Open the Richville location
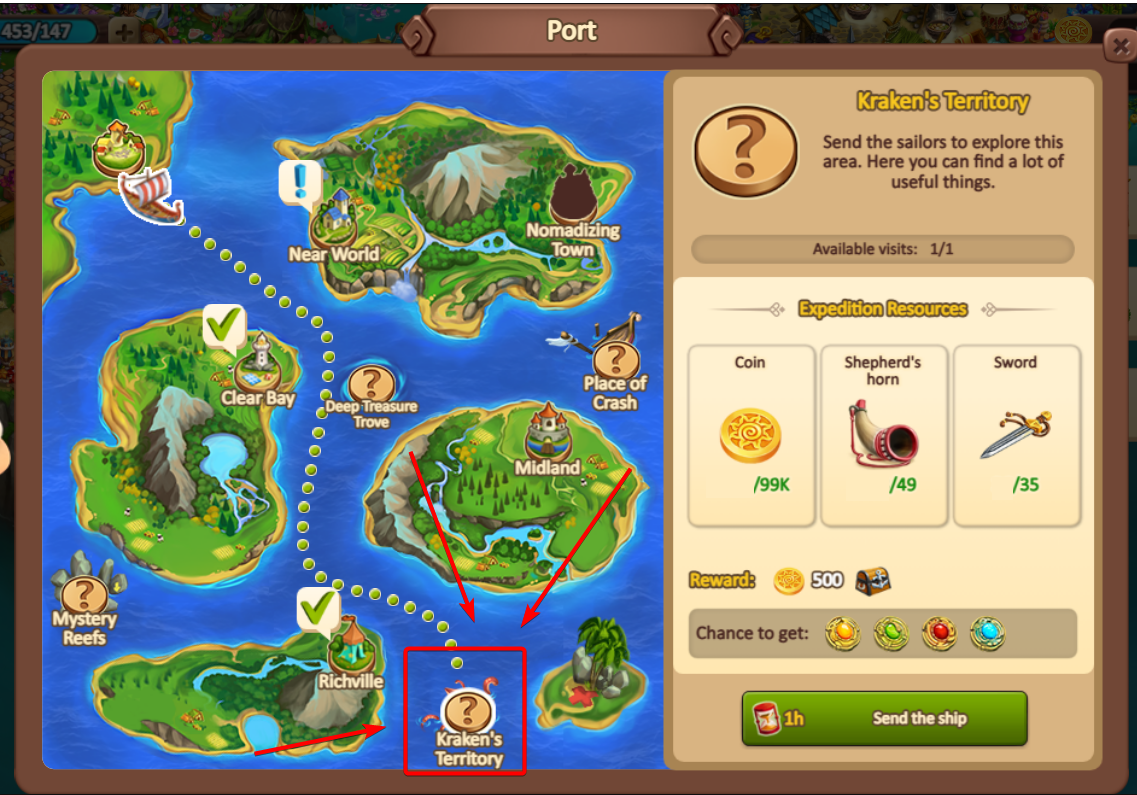Image resolution: width=1137 pixels, height=795 pixels. coord(350,645)
